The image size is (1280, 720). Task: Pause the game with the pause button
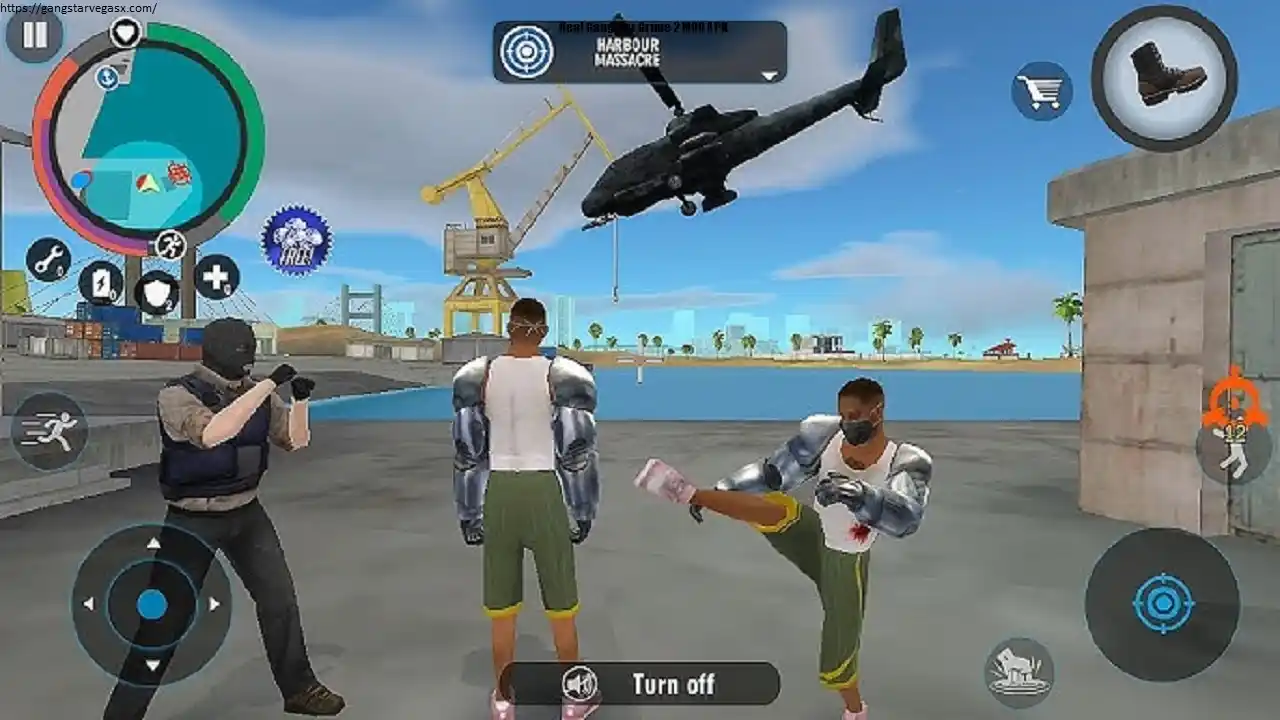(x=33, y=37)
